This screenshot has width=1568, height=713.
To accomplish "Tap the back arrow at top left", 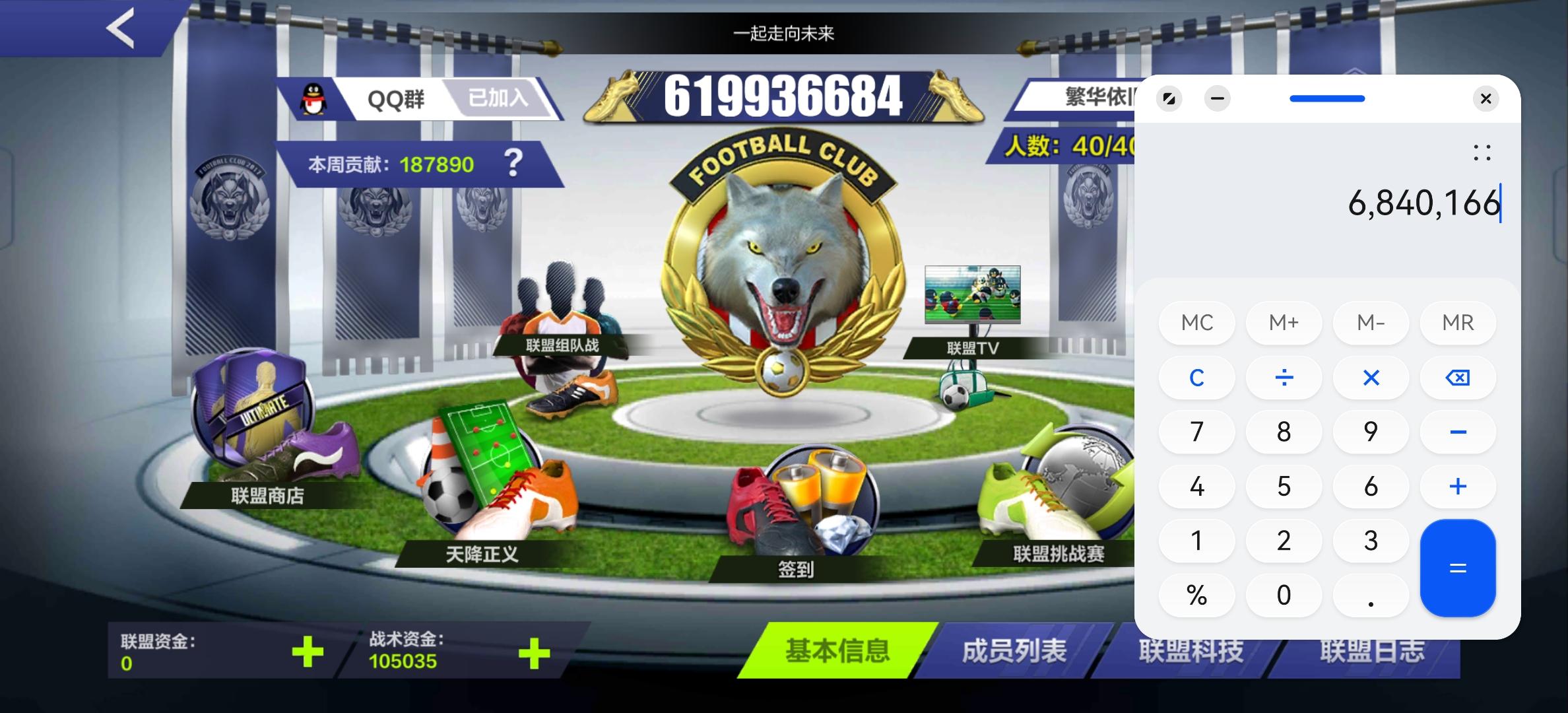I will click(x=121, y=29).
